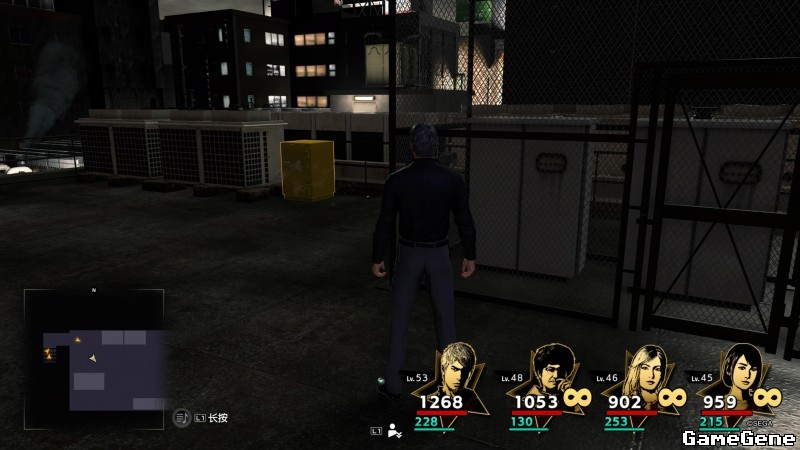Toggle the auto-walk running figure icon
Screen dimensions: 800x450
(x=395, y=431)
